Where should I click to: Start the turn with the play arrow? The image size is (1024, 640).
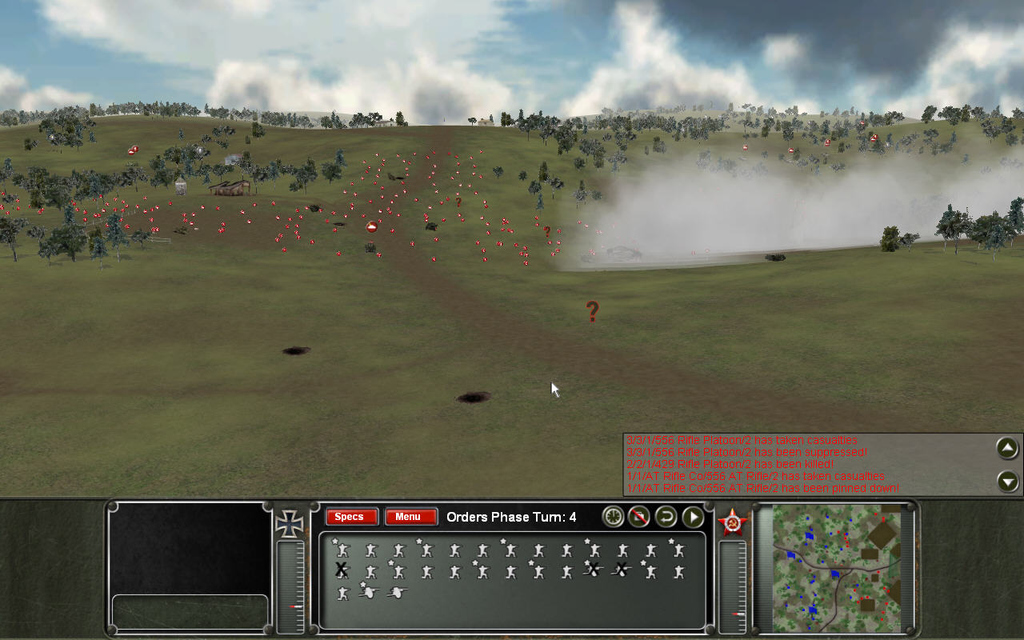(x=693, y=517)
